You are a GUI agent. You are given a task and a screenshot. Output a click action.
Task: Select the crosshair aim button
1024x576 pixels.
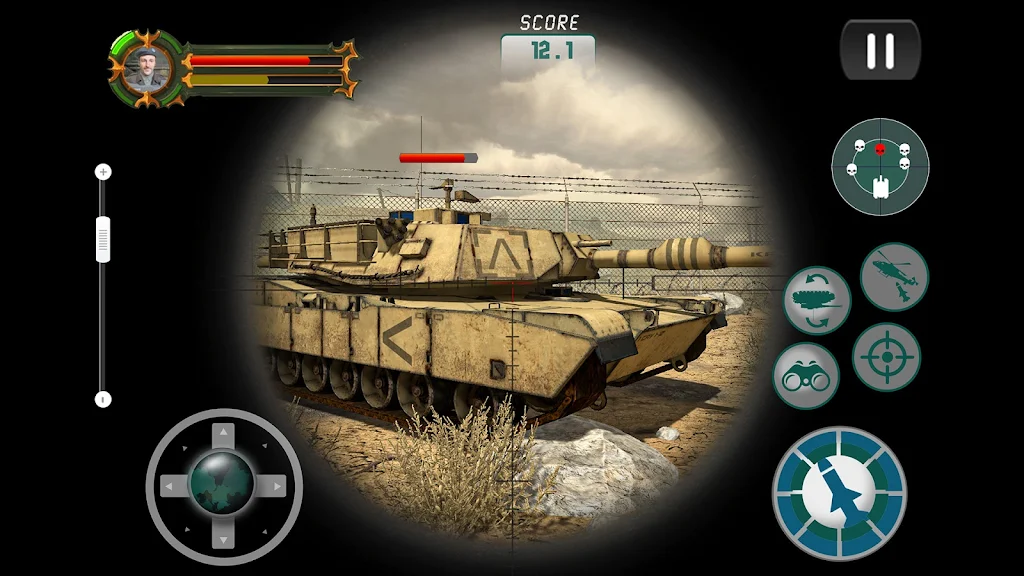point(886,357)
